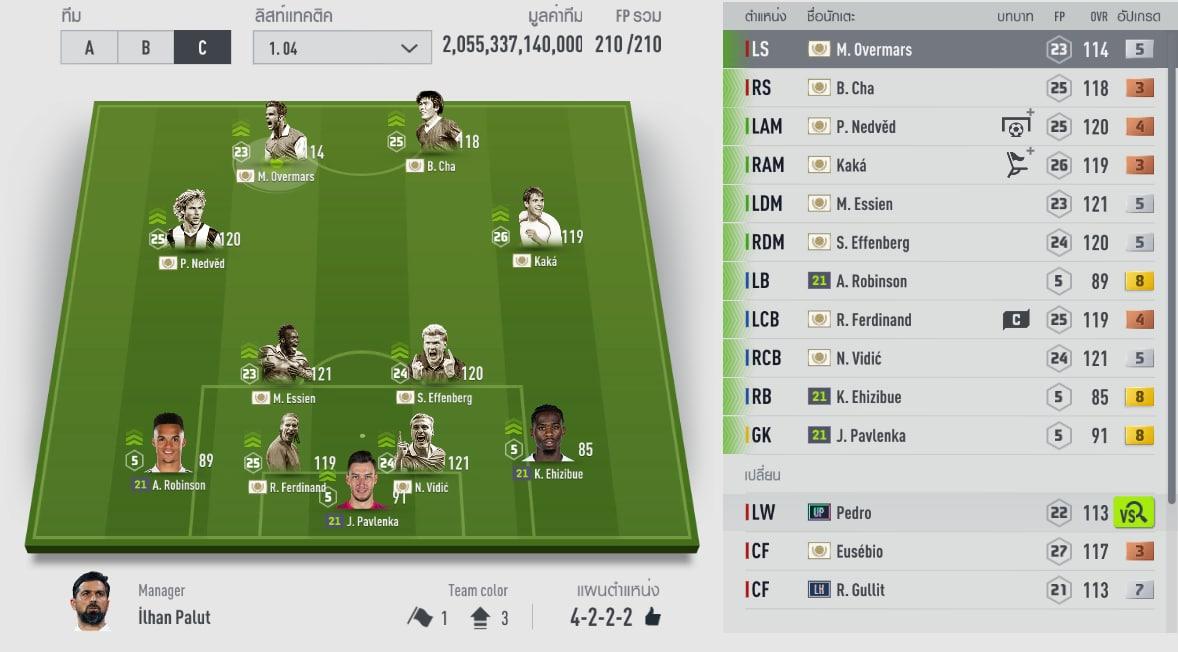Click the green swap icon beside Pedro

(1134, 513)
